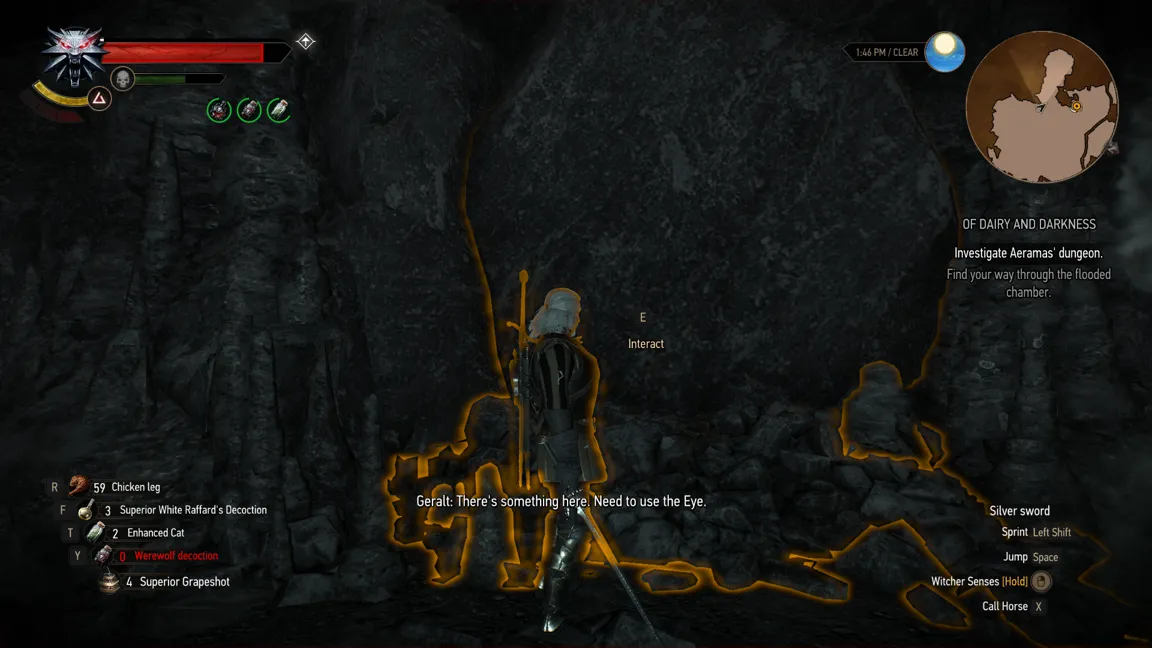Click the skull toxicity icon
Image resolution: width=1152 pixels, height=648 pixels.
pyautogui.click(x=122, y=78)
